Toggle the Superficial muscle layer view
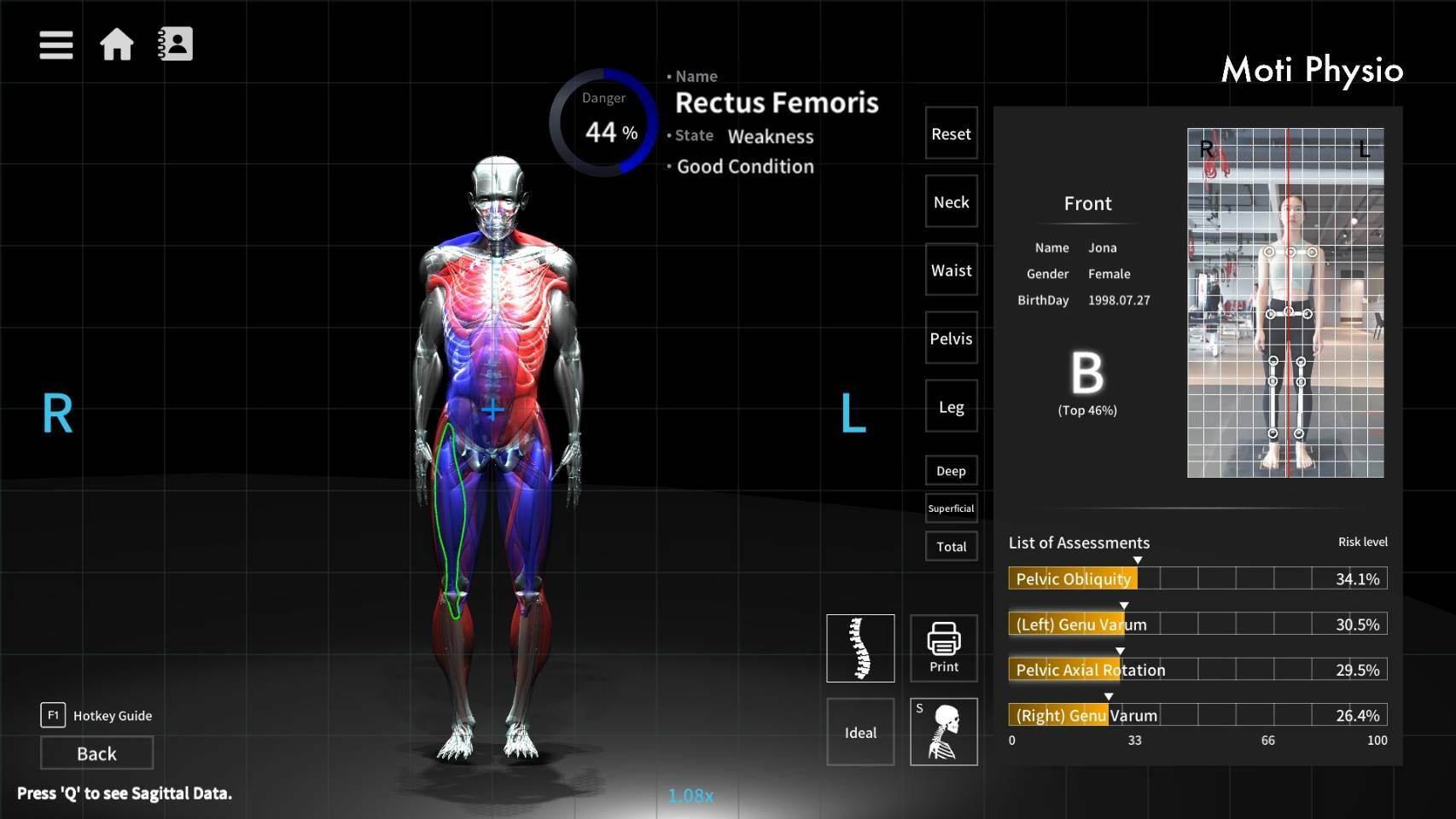 [951, 508]
